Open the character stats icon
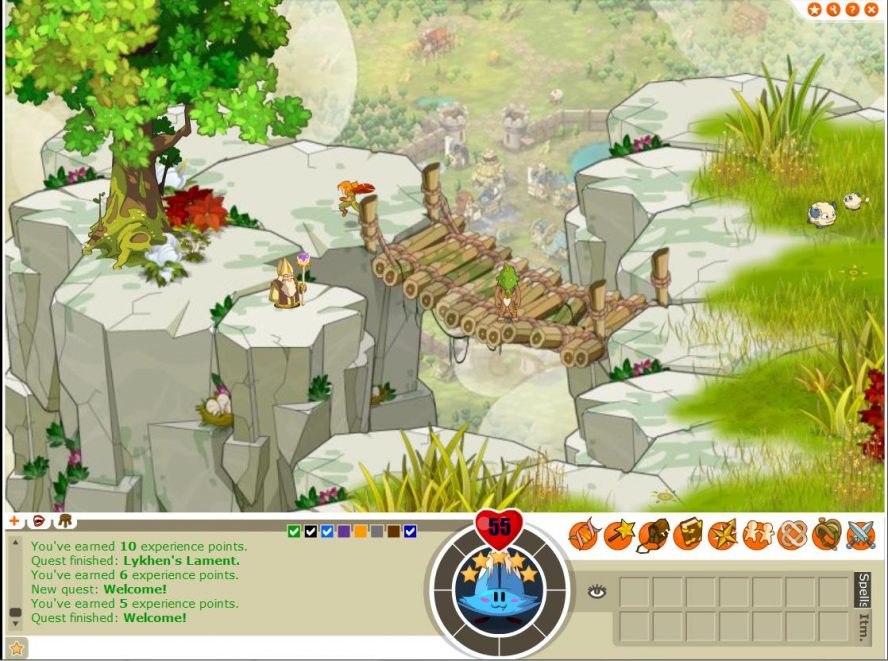 pyautogui.click(x=584, y=535)
